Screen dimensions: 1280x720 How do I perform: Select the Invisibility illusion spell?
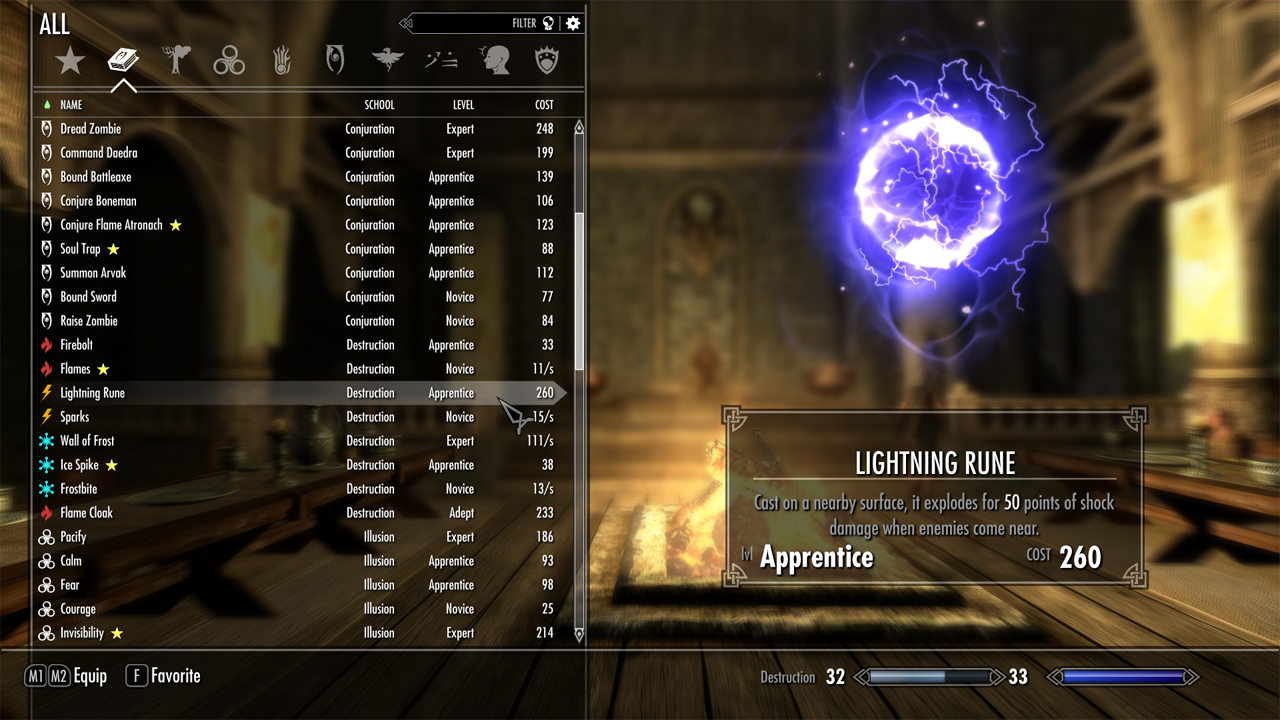click(82, 633)
